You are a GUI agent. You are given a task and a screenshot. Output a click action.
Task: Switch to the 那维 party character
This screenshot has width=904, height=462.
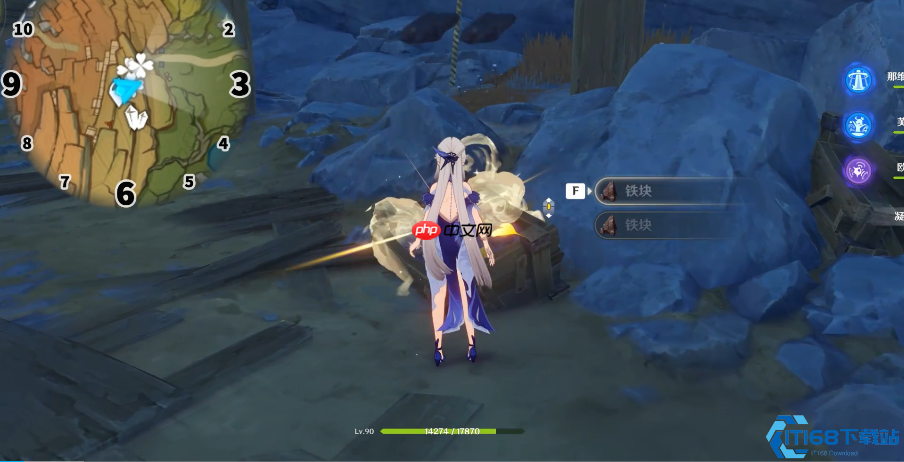[x=858, y=79]
